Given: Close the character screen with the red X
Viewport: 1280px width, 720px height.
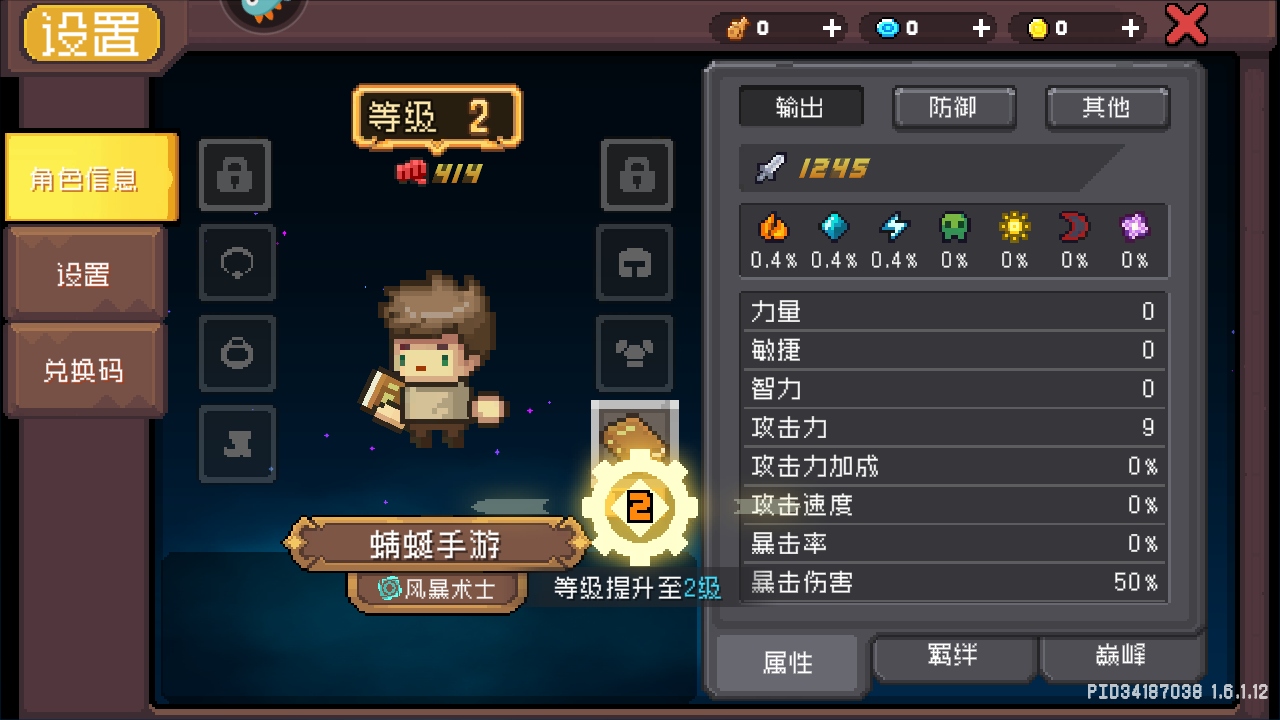Looking at the screenshot, I should [1186, 26].
